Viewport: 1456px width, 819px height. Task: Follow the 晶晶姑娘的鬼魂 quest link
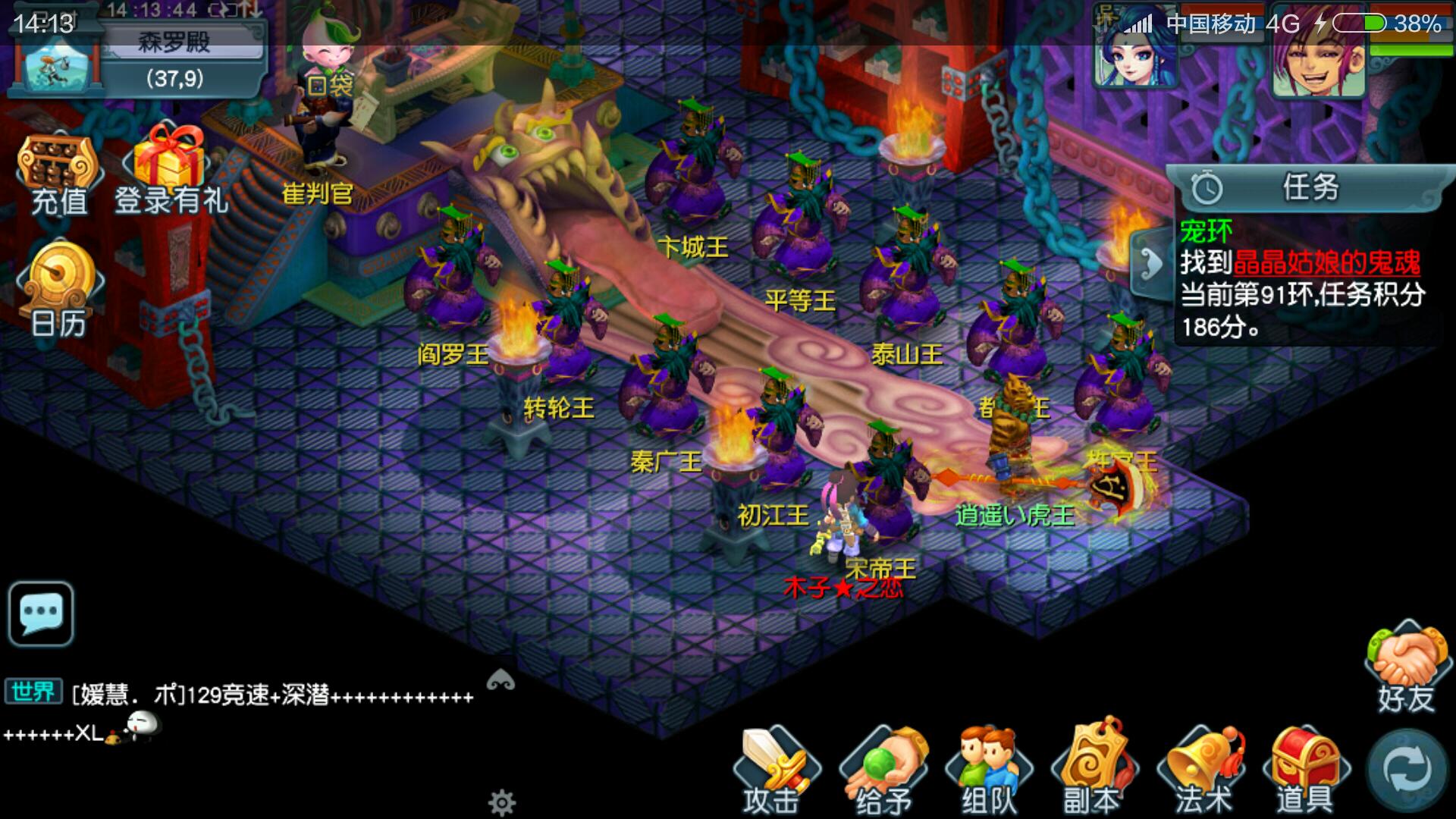tap(1326, 262)
